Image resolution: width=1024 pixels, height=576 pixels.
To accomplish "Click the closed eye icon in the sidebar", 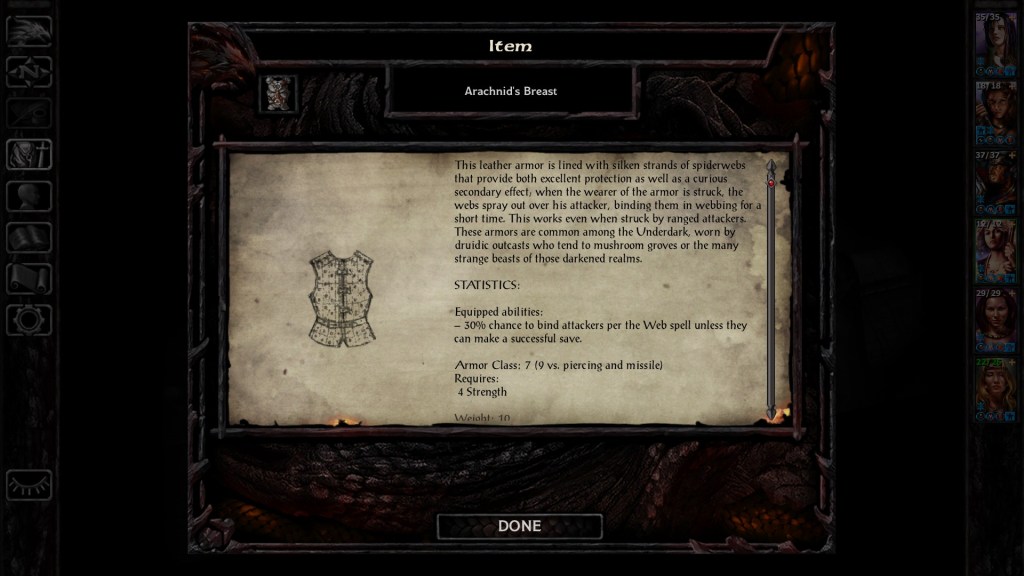I will tap(29, 485).
